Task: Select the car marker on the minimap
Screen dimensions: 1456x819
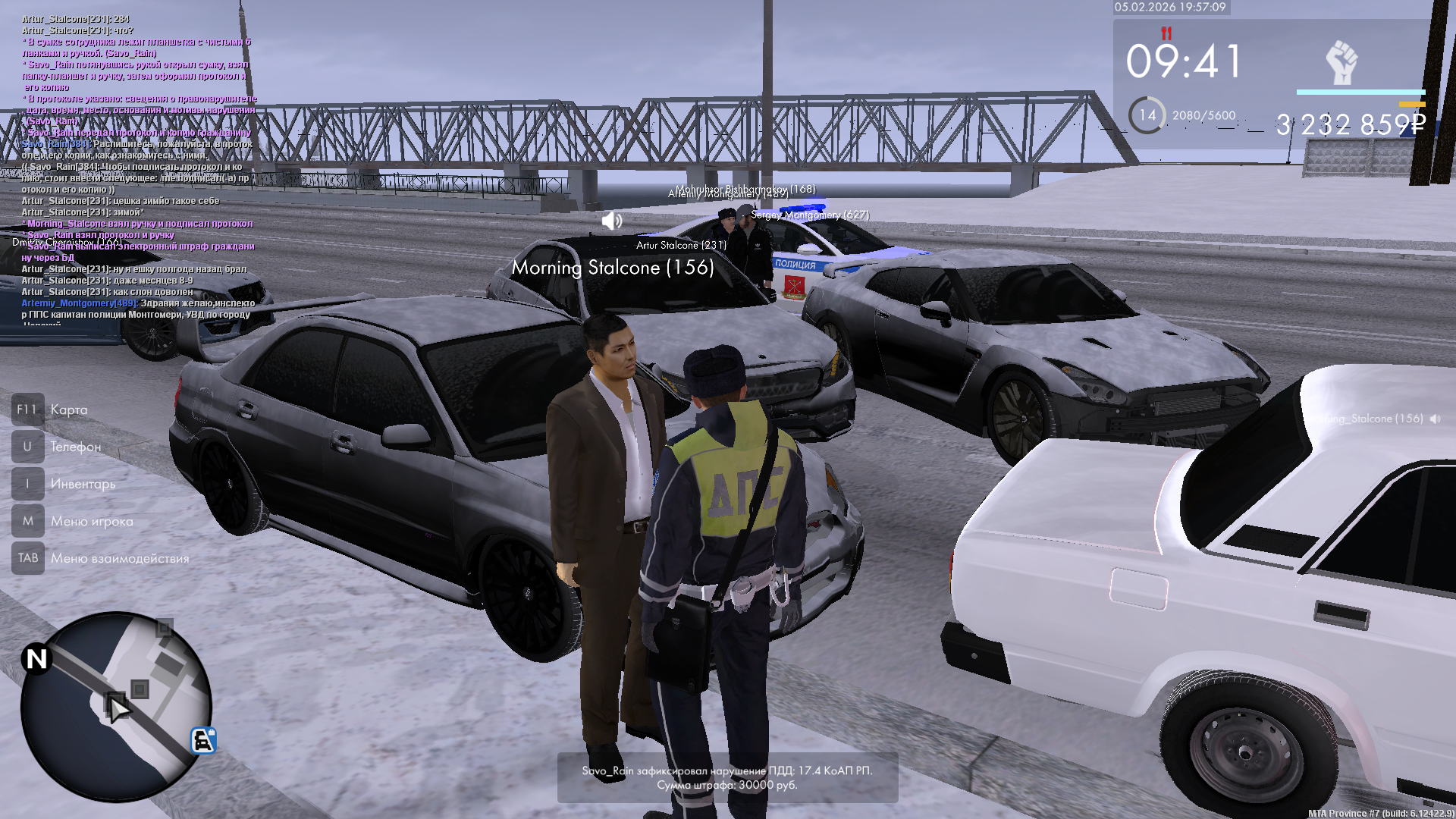Action: click(203, 740)
